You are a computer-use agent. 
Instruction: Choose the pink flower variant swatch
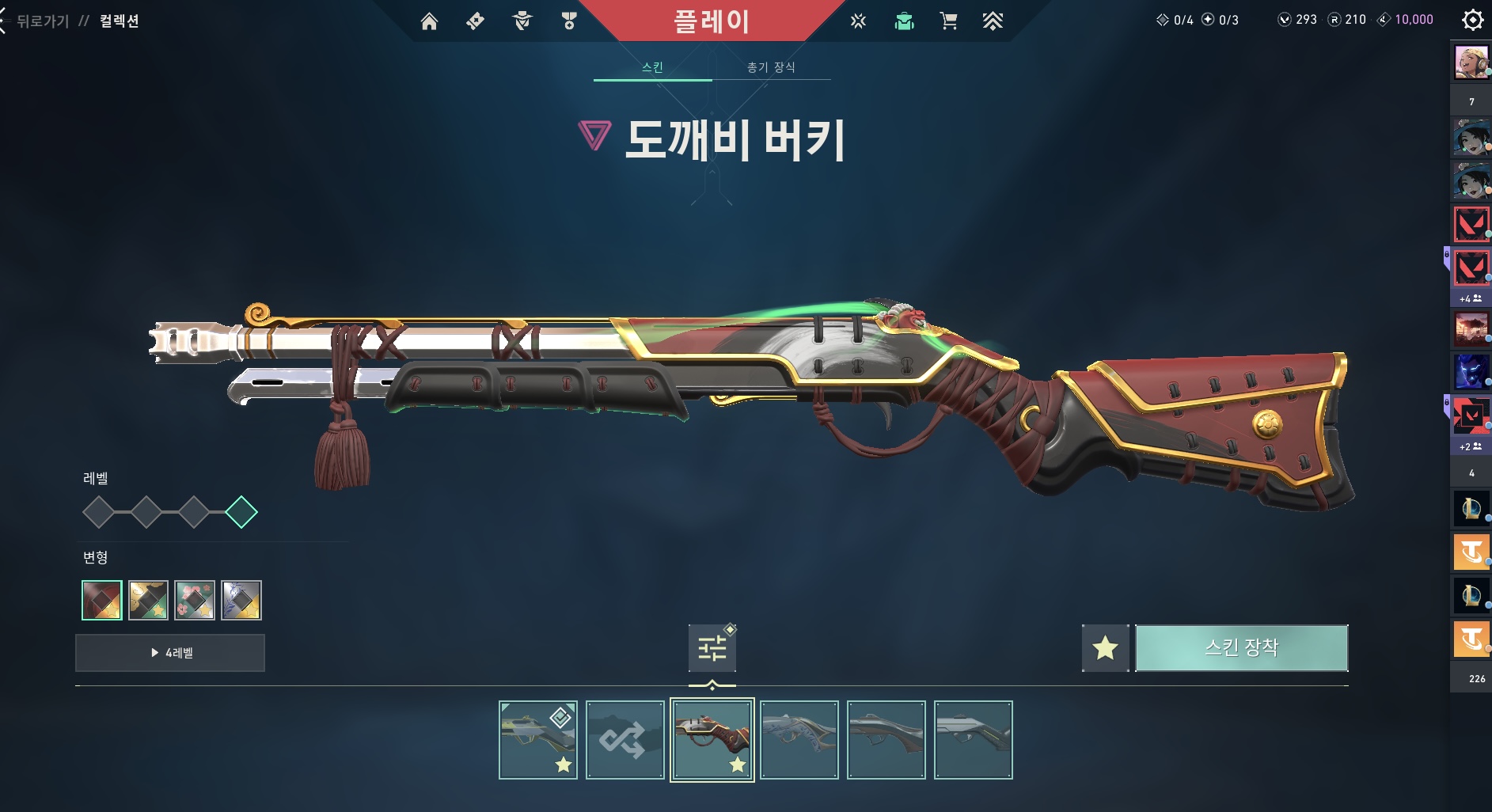(195, 600)
